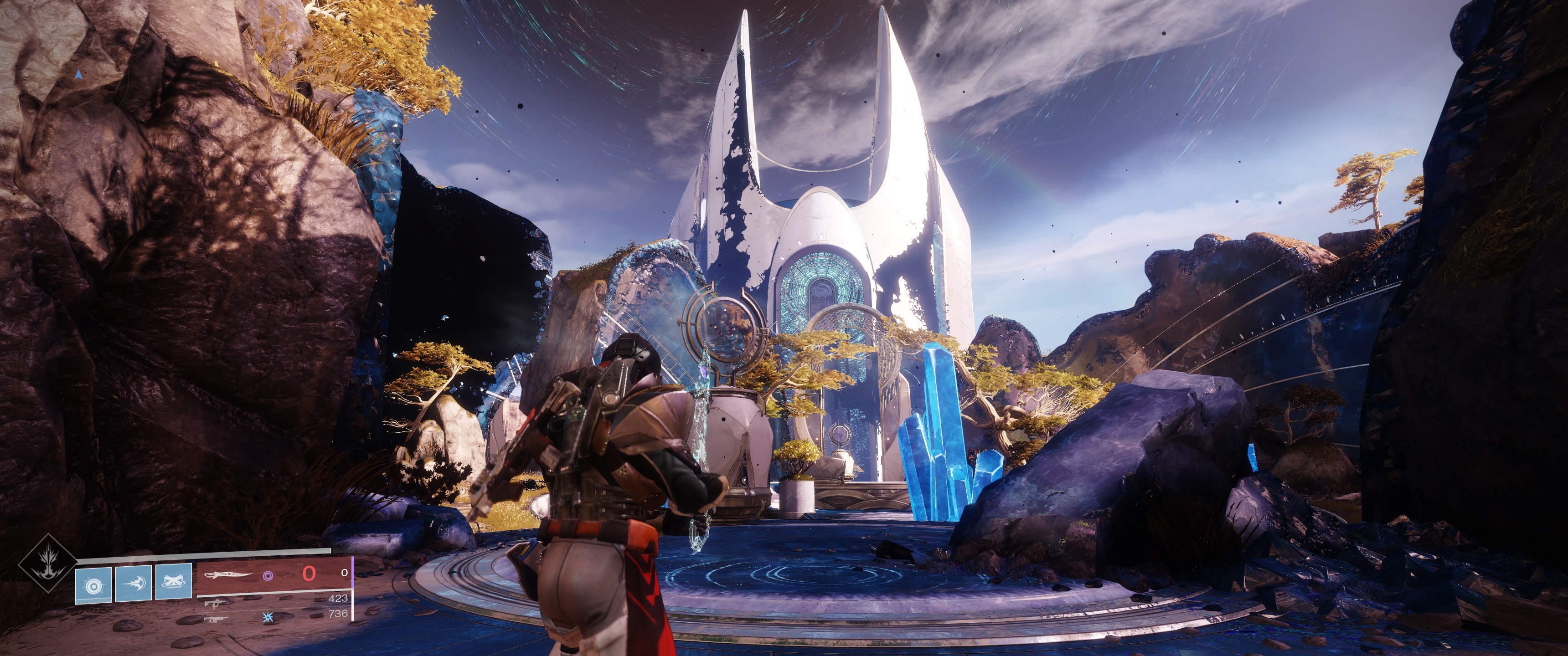1568x656 pixels.
Task: Choose the rifle with 736 ammo
Action: (217, 618)
